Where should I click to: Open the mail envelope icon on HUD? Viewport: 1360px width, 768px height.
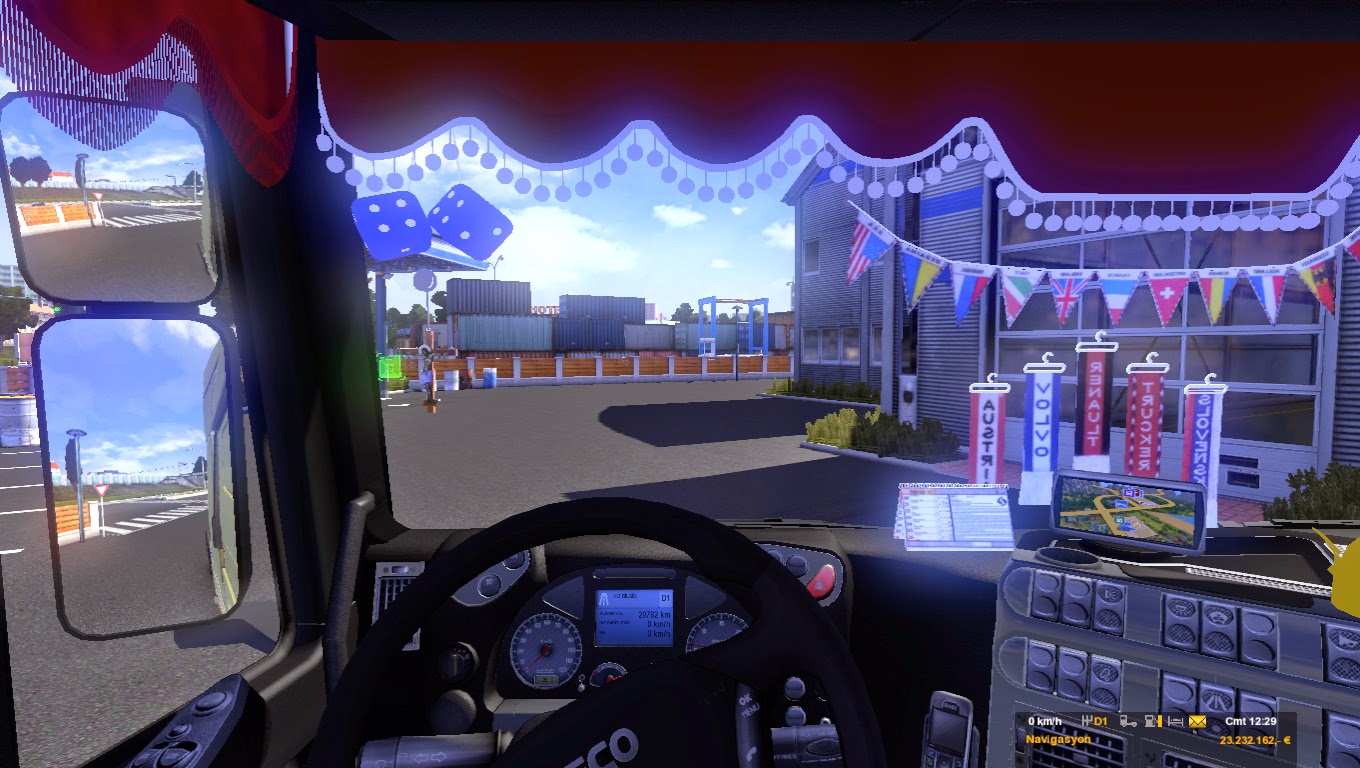click(x=1198, y=722)
